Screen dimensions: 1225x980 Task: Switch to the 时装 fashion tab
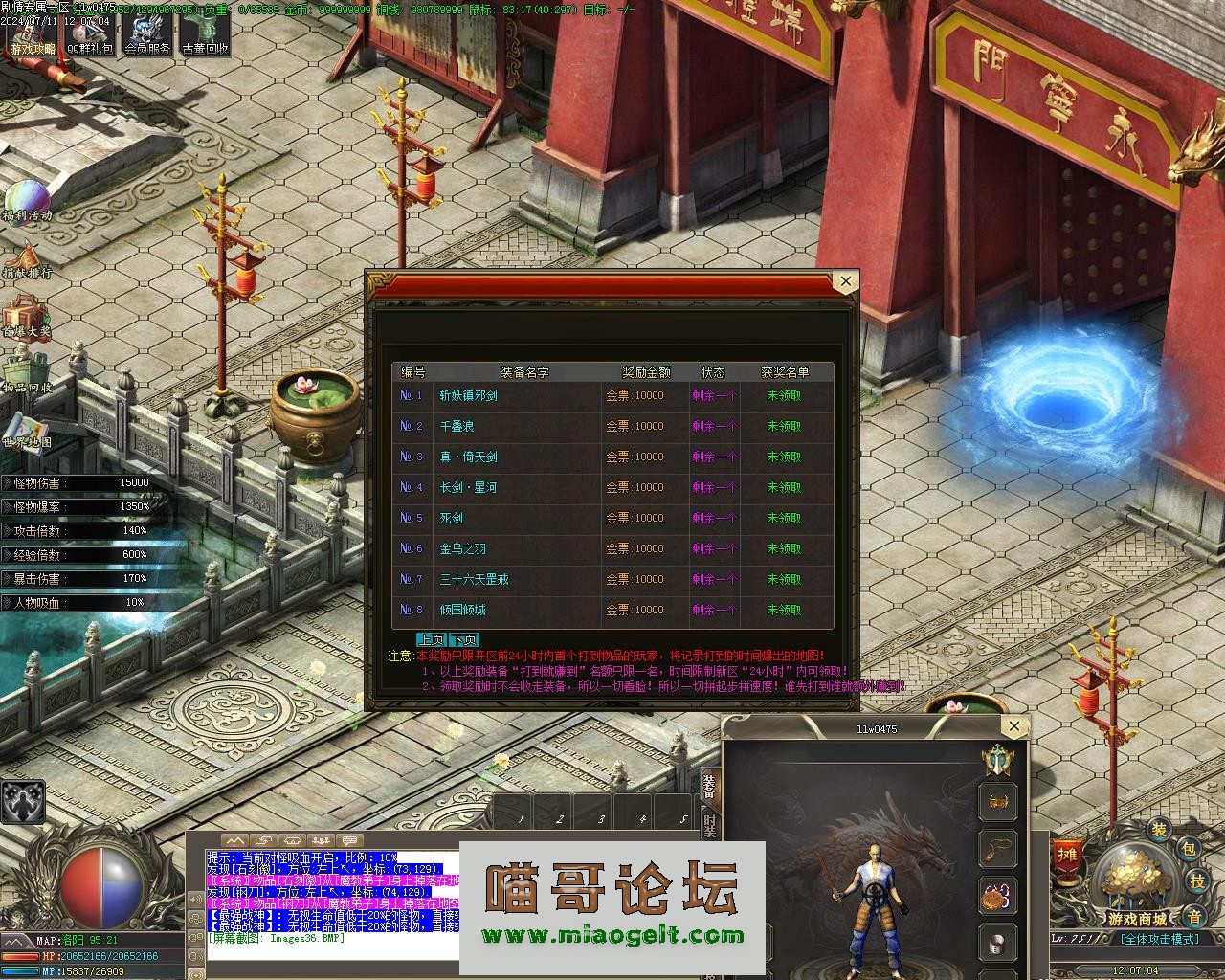(x=709, y=826)
